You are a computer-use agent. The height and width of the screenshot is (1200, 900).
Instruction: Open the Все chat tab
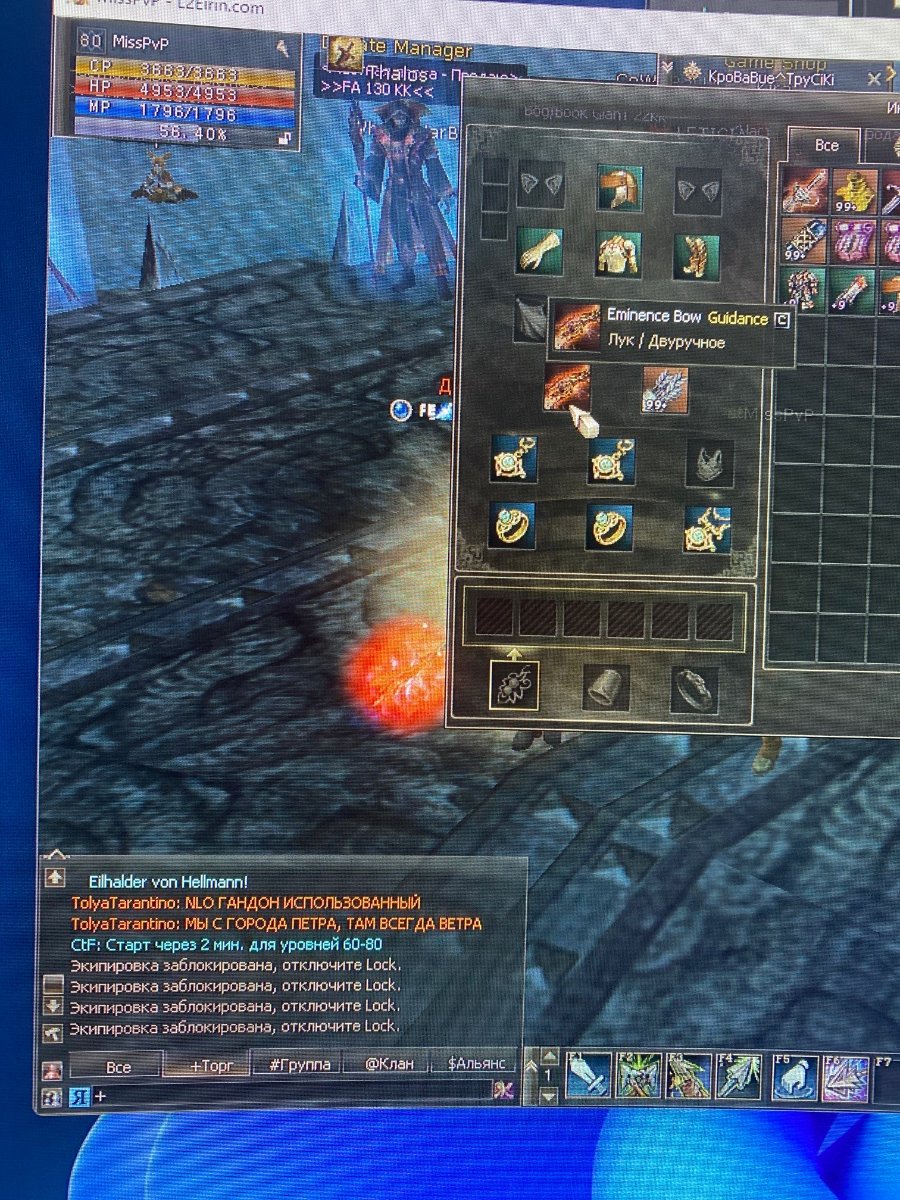click(118, 1066)
